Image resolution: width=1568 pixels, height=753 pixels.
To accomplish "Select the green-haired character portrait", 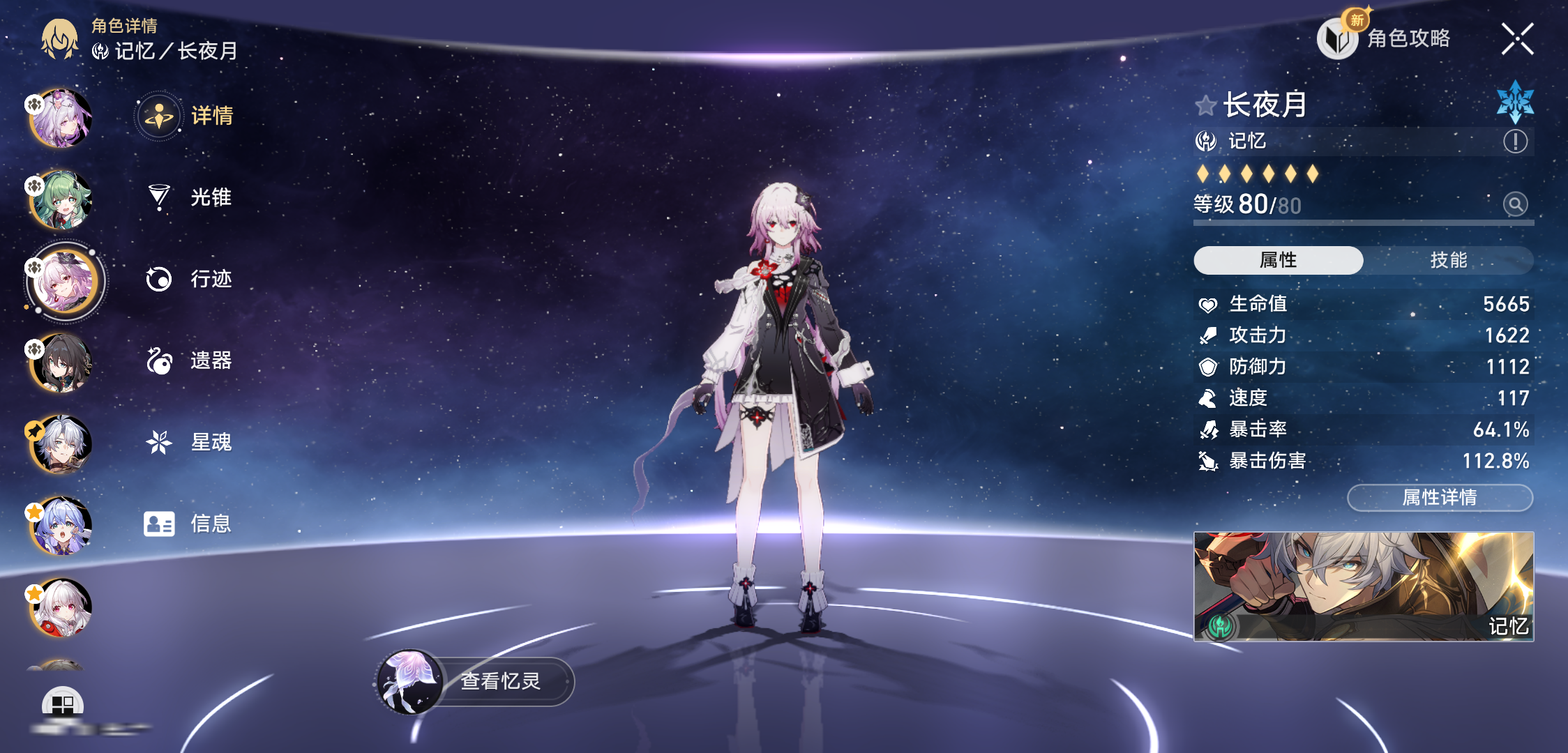I will [x=61, y=200].
